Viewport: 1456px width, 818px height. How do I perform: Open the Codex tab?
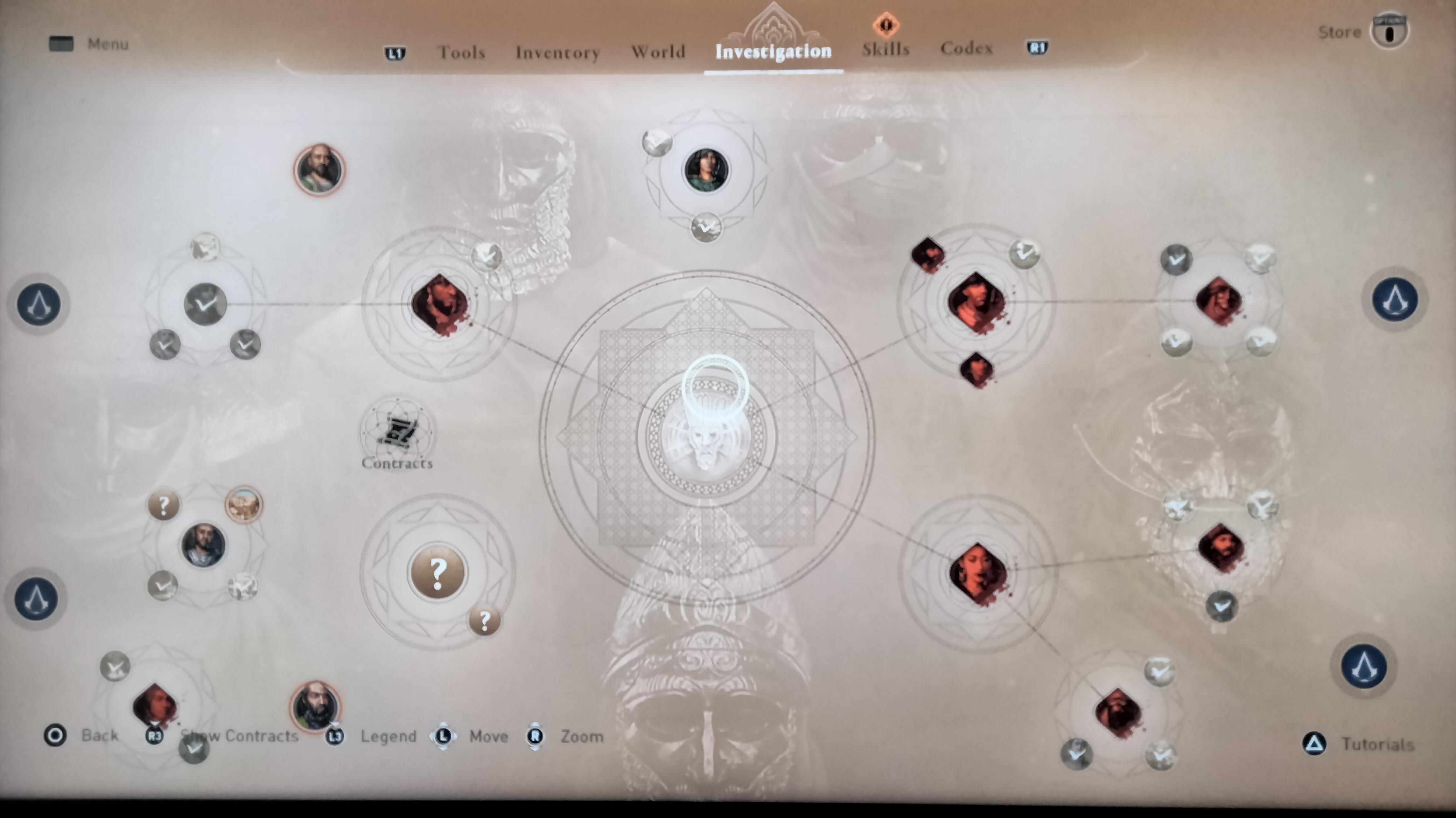point(966,48)
